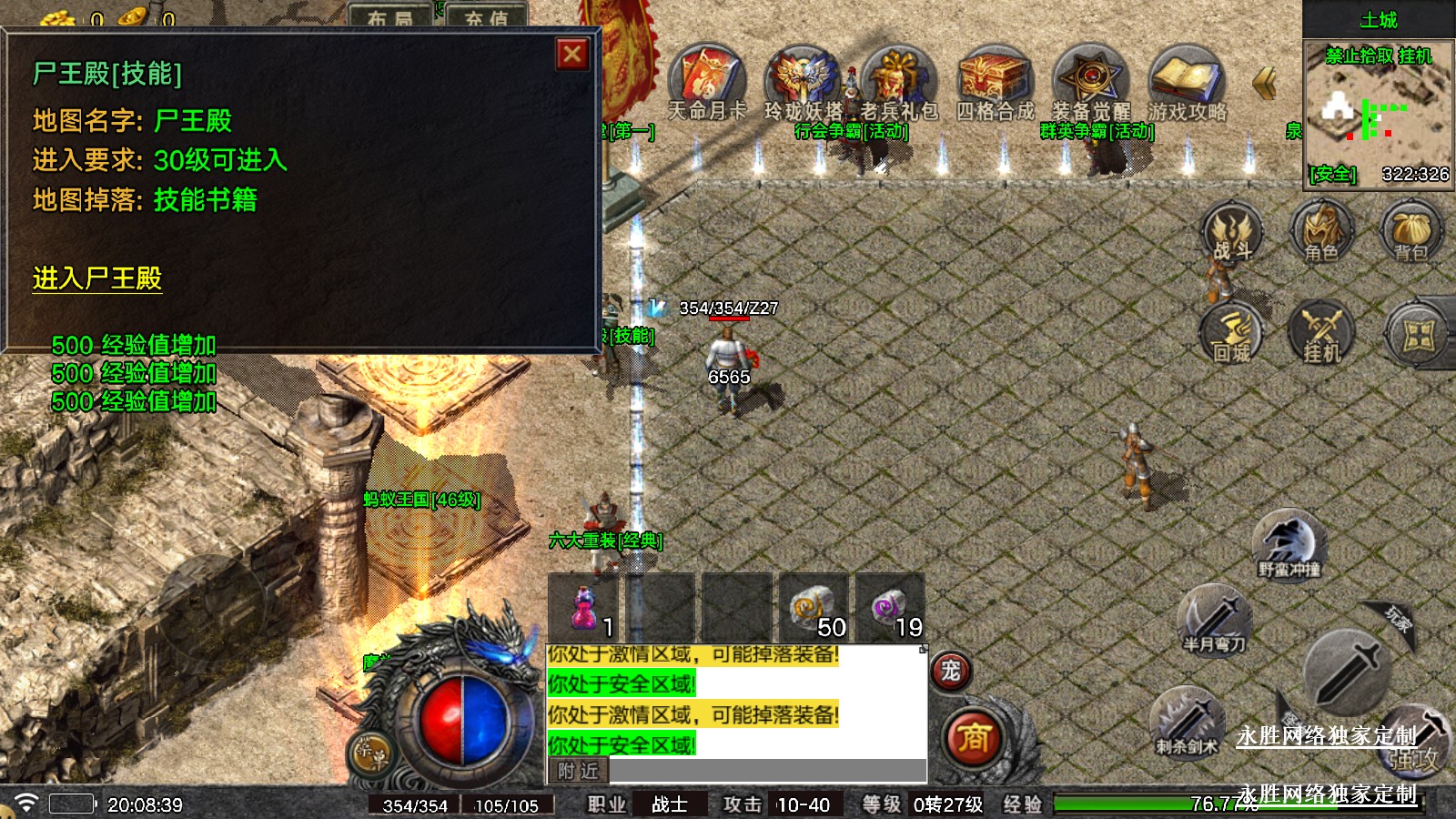Activate the 半月弯刀 skill
The width and height of the screenshot is (1456, 819).
coord(1214,621)
